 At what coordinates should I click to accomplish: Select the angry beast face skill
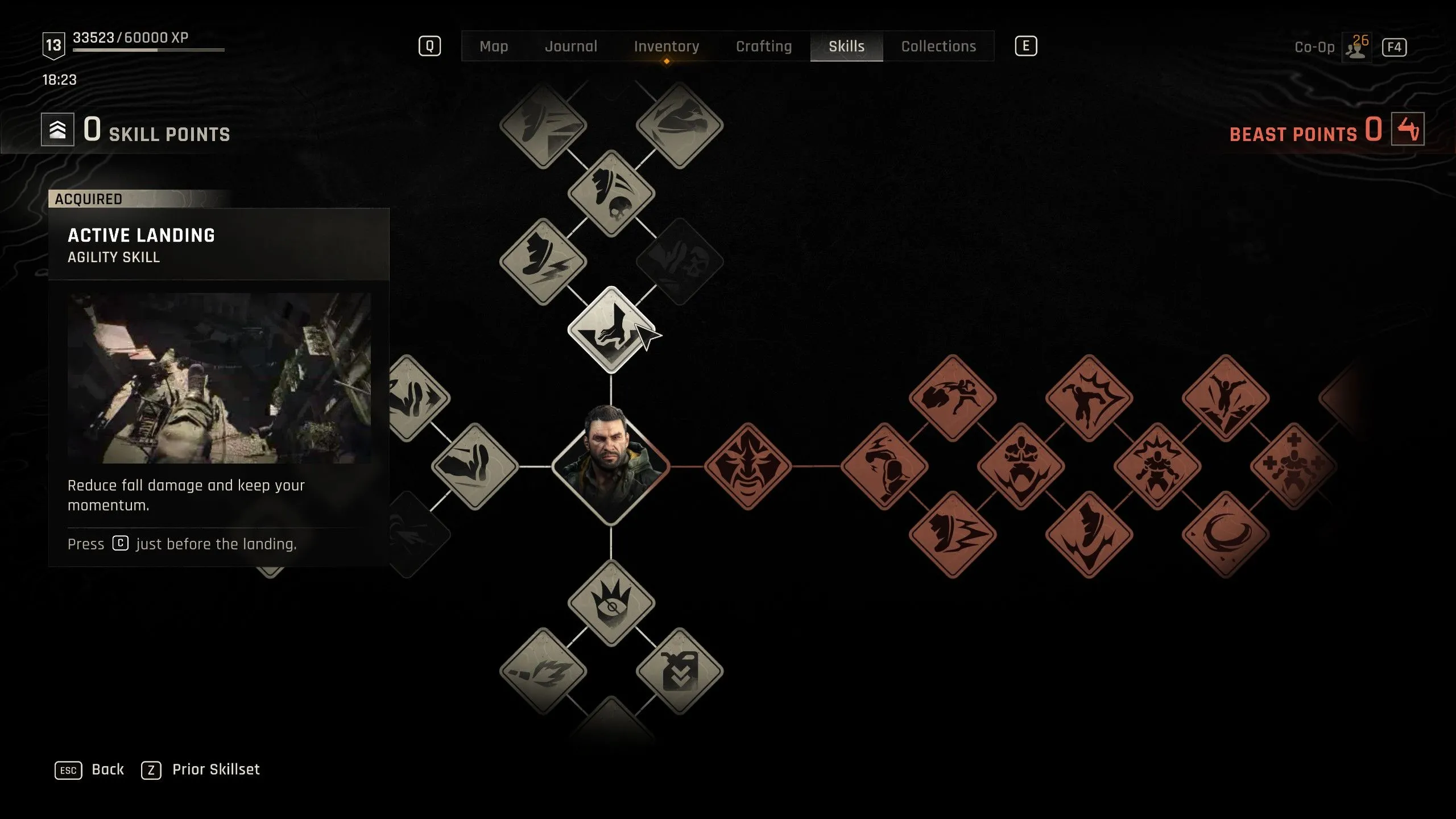[x=747, y=466]
